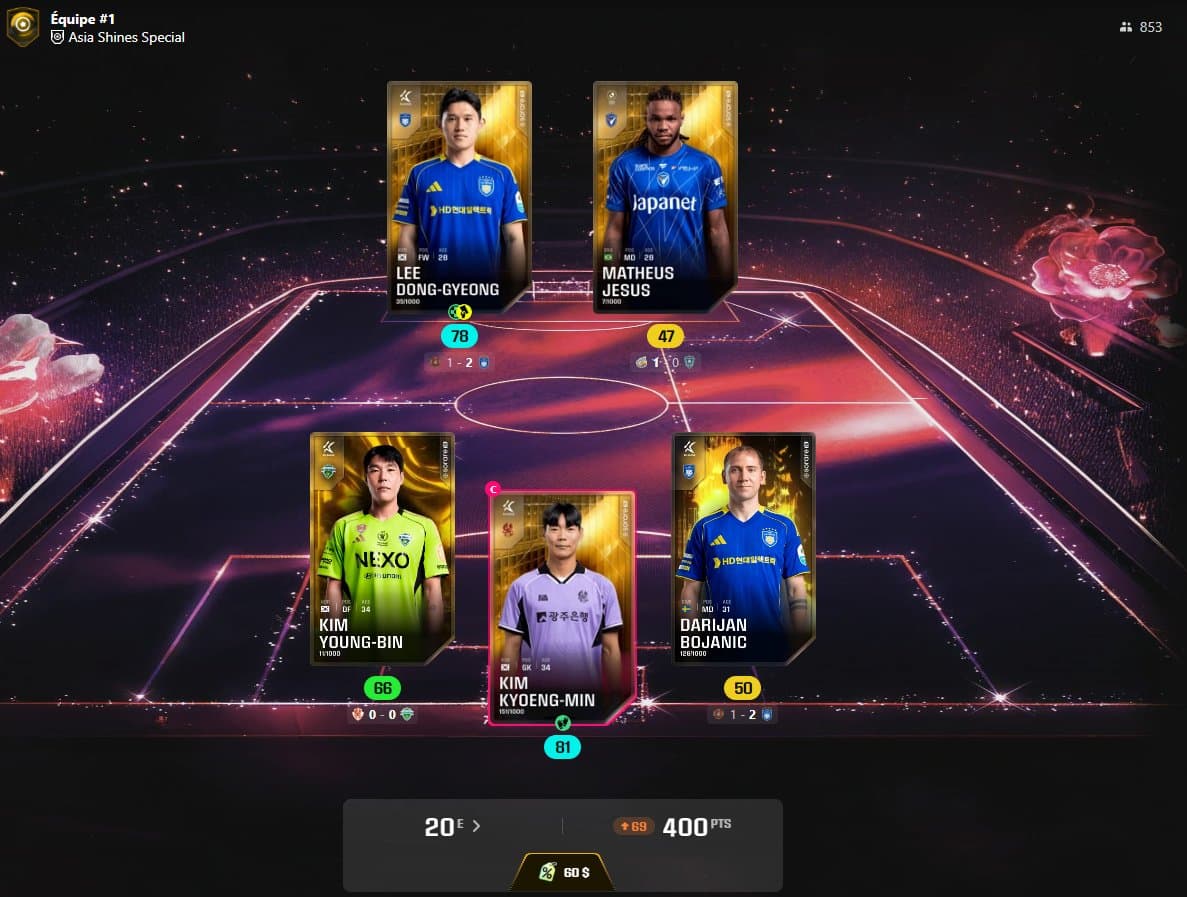1187x897 pixels.
Task: View the Darijan Bojanic midfielder card
Action: click(743, 548)
